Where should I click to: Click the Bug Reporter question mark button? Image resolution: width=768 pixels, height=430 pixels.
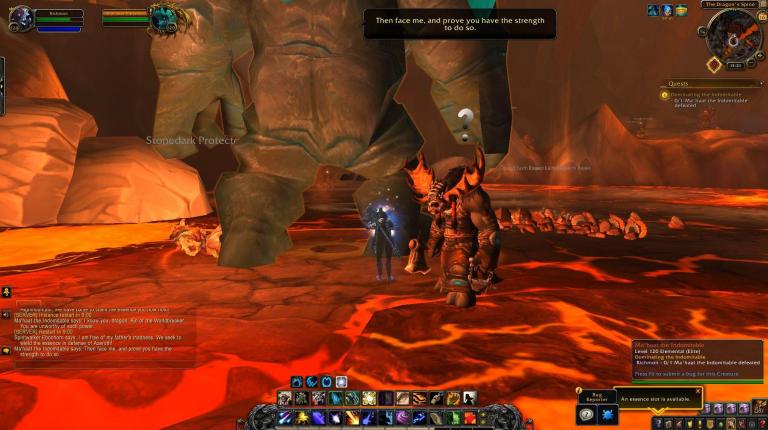pos(587,414)
